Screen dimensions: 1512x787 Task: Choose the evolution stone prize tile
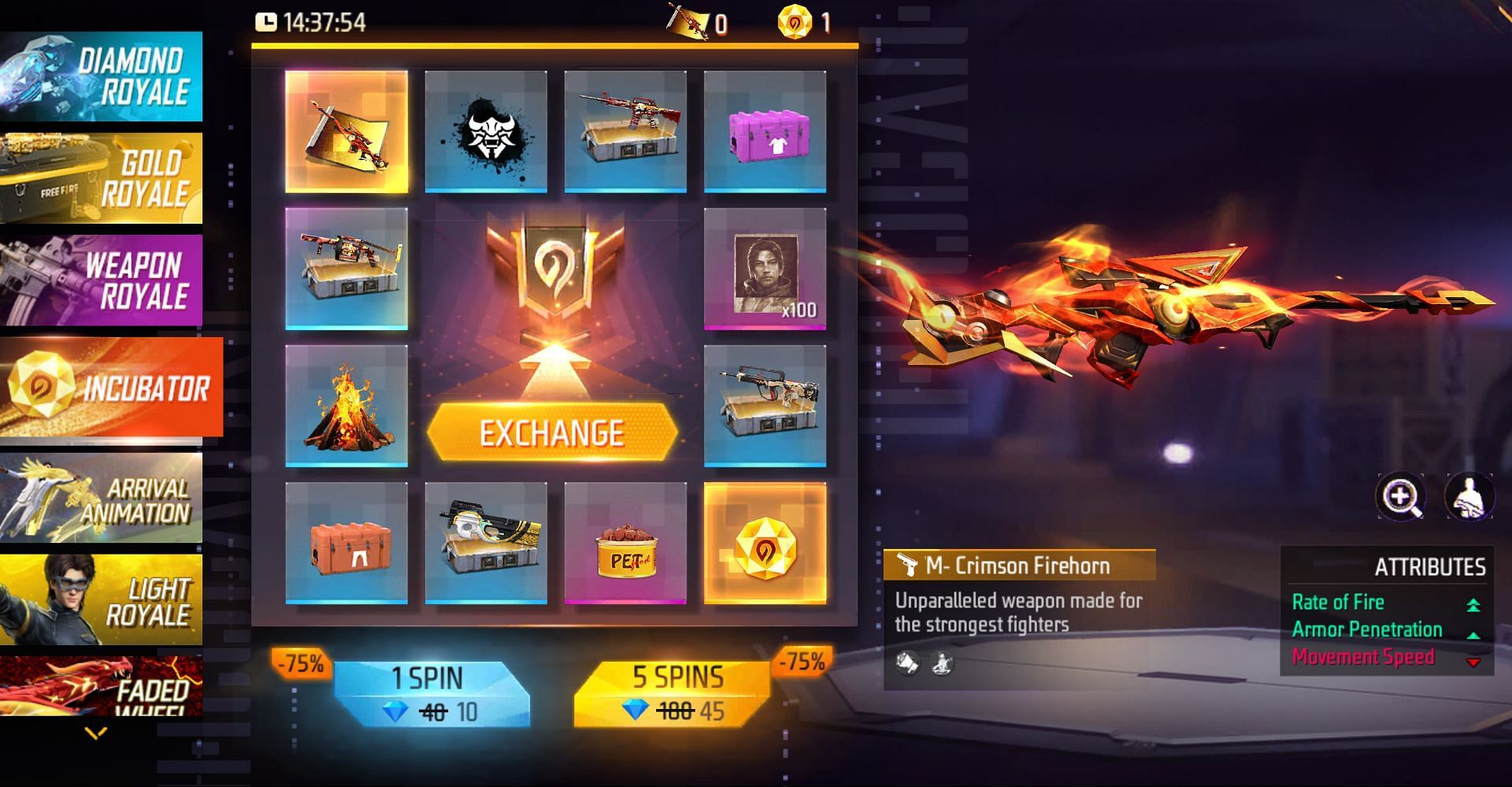coord(765,543)
